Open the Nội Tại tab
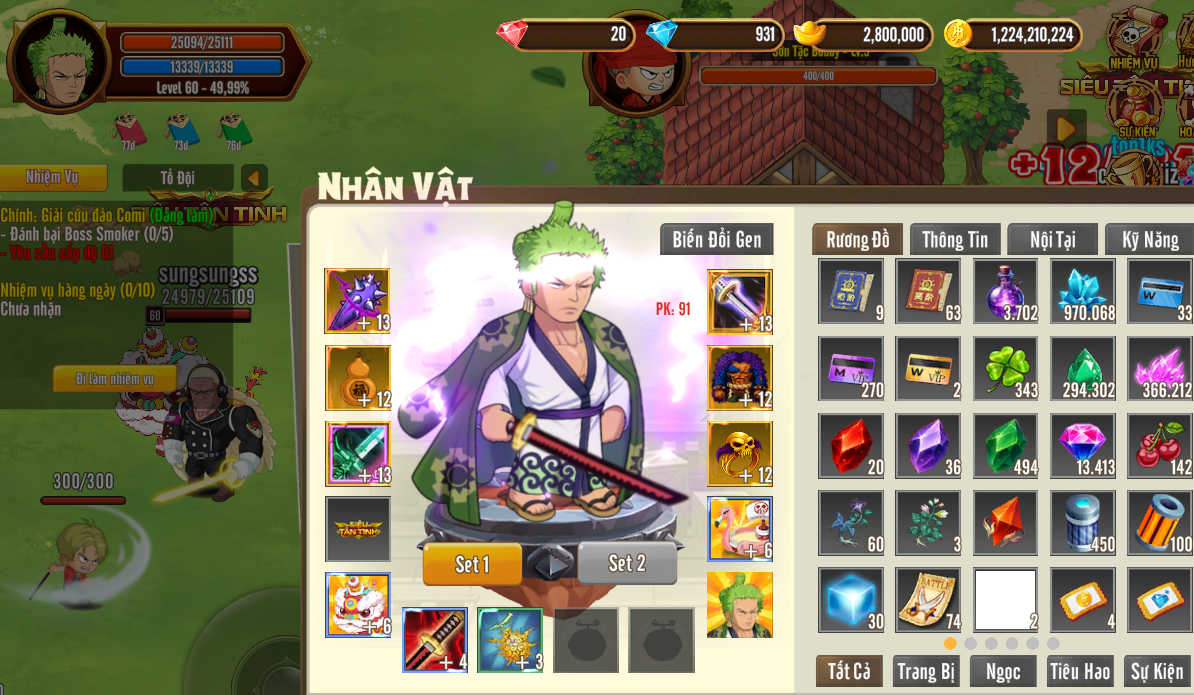 coord(1052,240)
